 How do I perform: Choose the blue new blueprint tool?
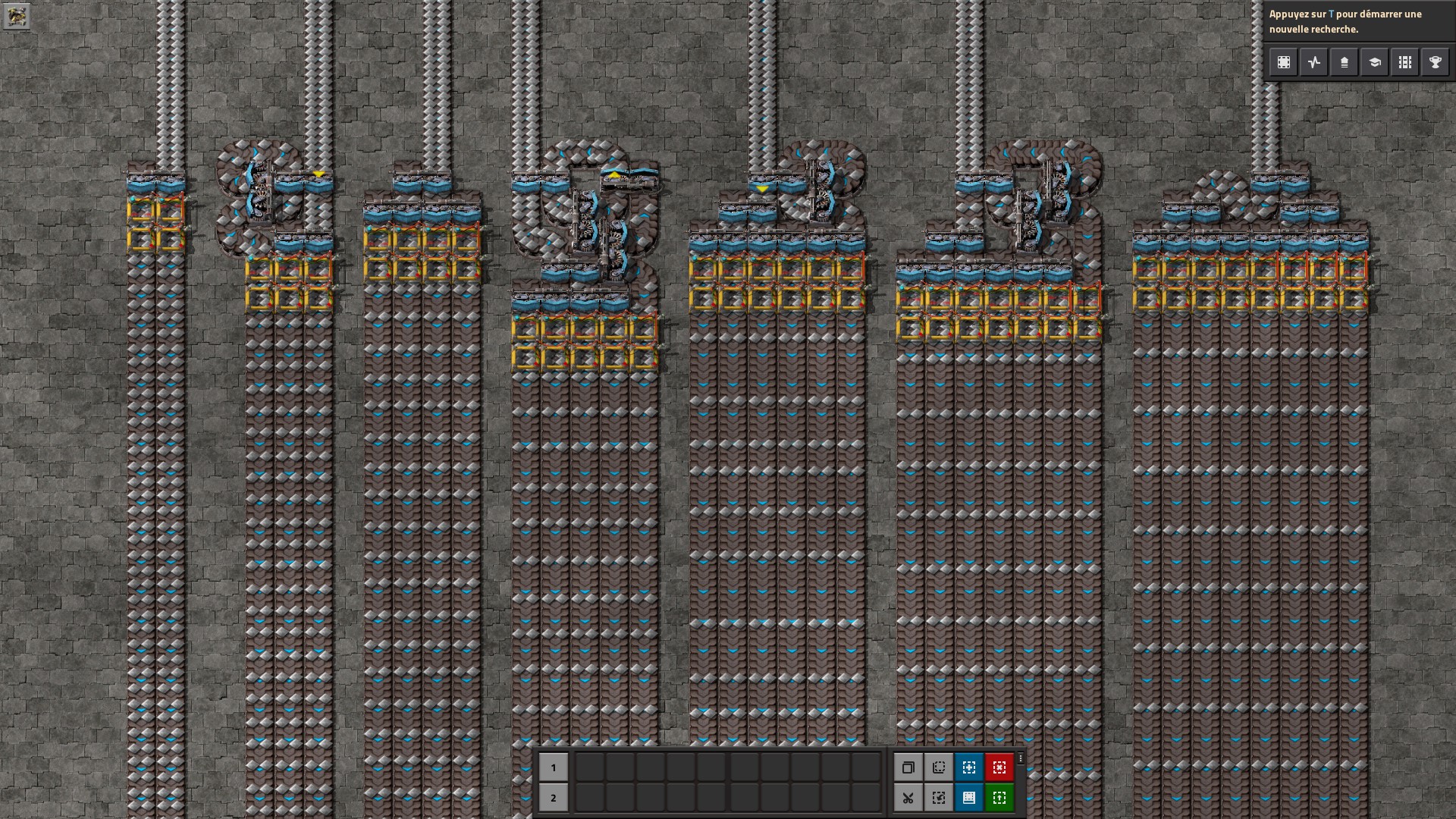pyautogui.click(x=969, y=767)
